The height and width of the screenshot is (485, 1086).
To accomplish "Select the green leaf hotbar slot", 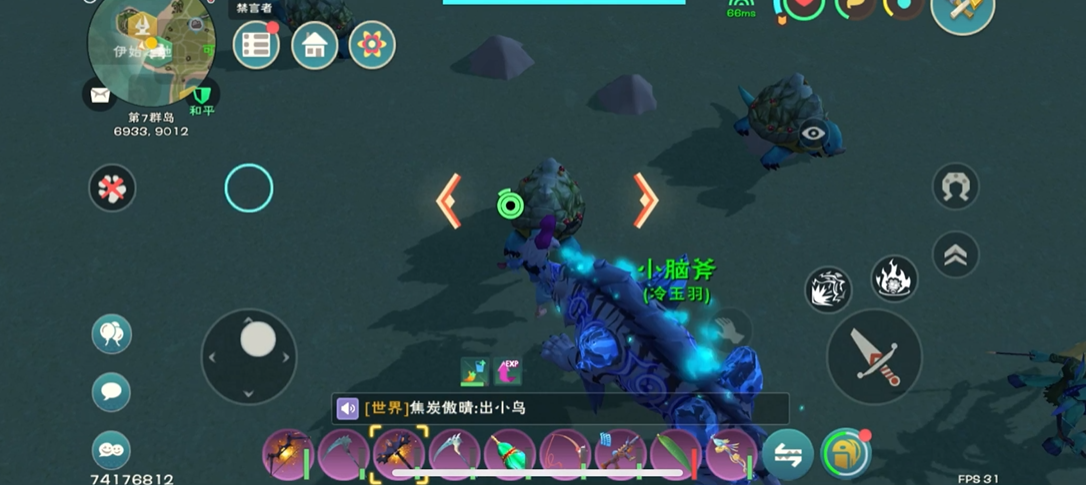I will pos(676,455).
